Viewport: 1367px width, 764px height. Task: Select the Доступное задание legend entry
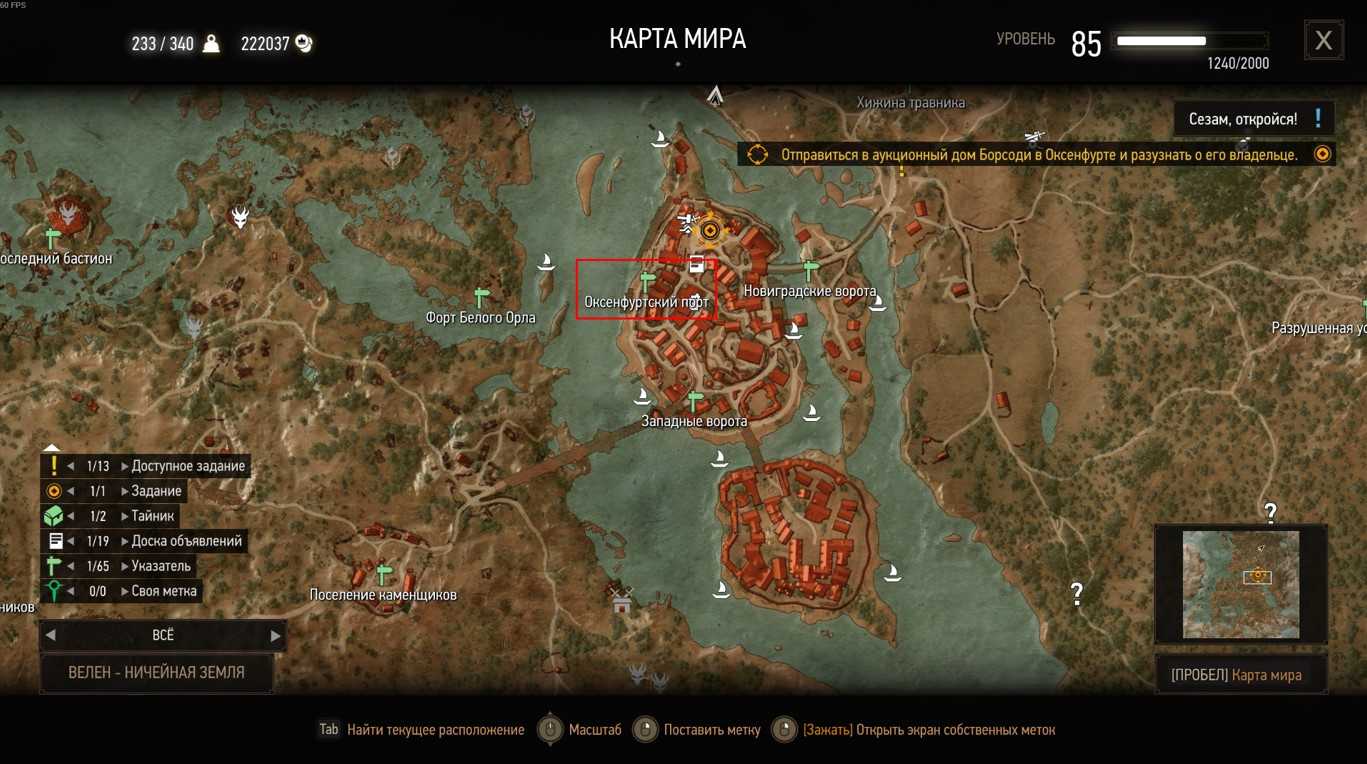pos(187,466)
